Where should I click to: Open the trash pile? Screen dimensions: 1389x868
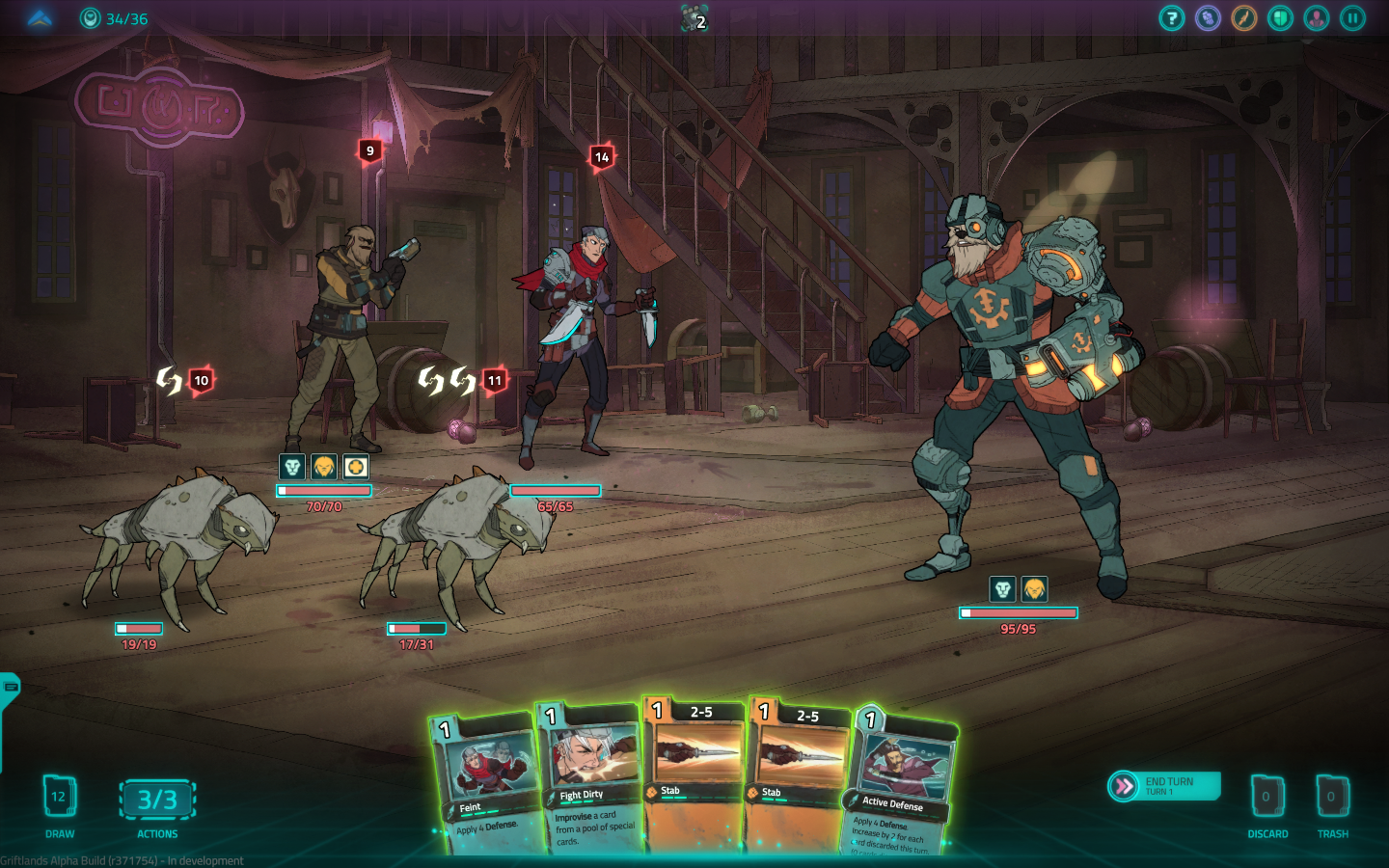click(x=1332, y=798)
